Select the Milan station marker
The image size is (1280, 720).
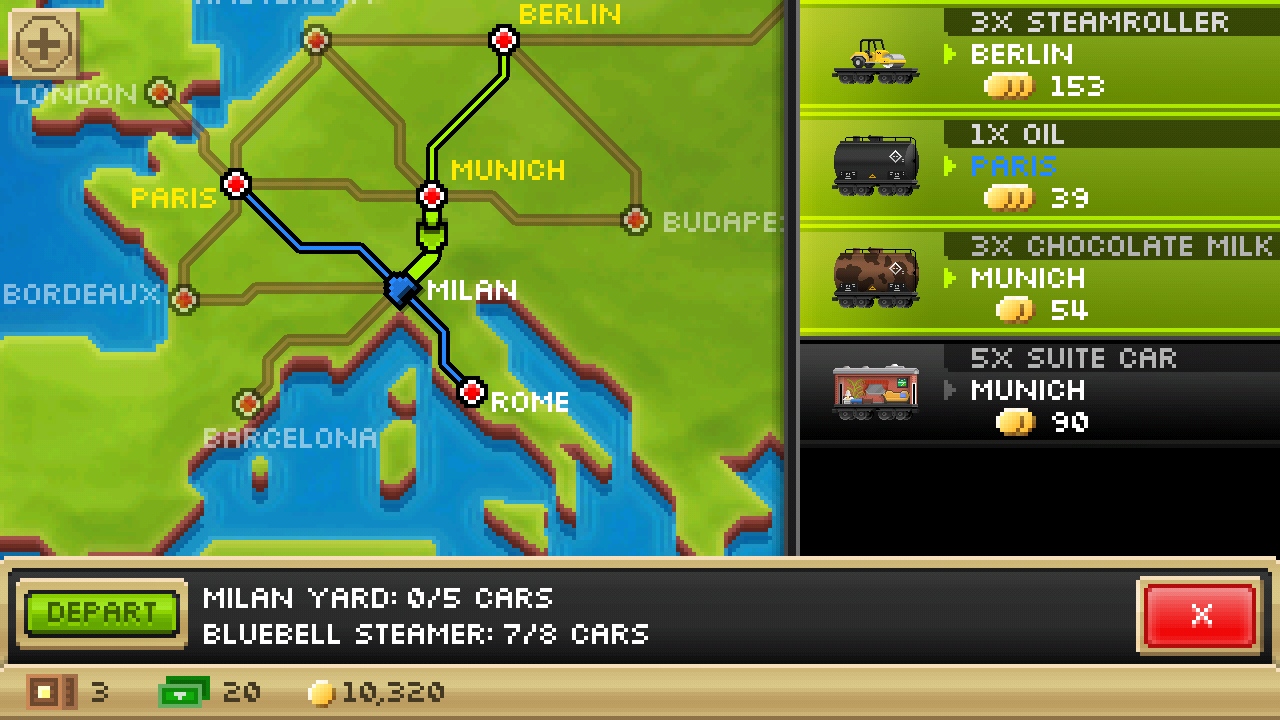coord(403,291)
